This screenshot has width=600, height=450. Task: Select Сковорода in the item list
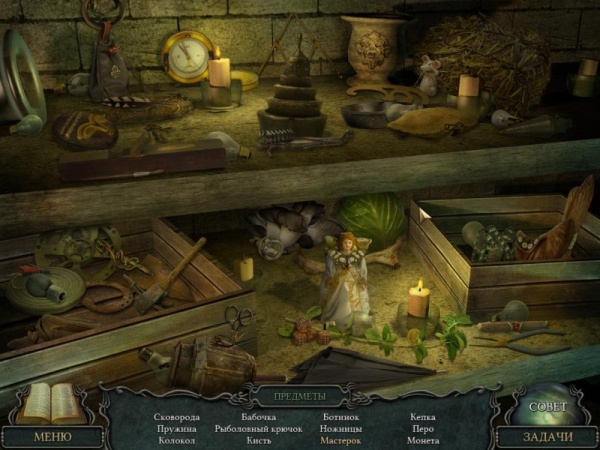[x=177, y=416]
